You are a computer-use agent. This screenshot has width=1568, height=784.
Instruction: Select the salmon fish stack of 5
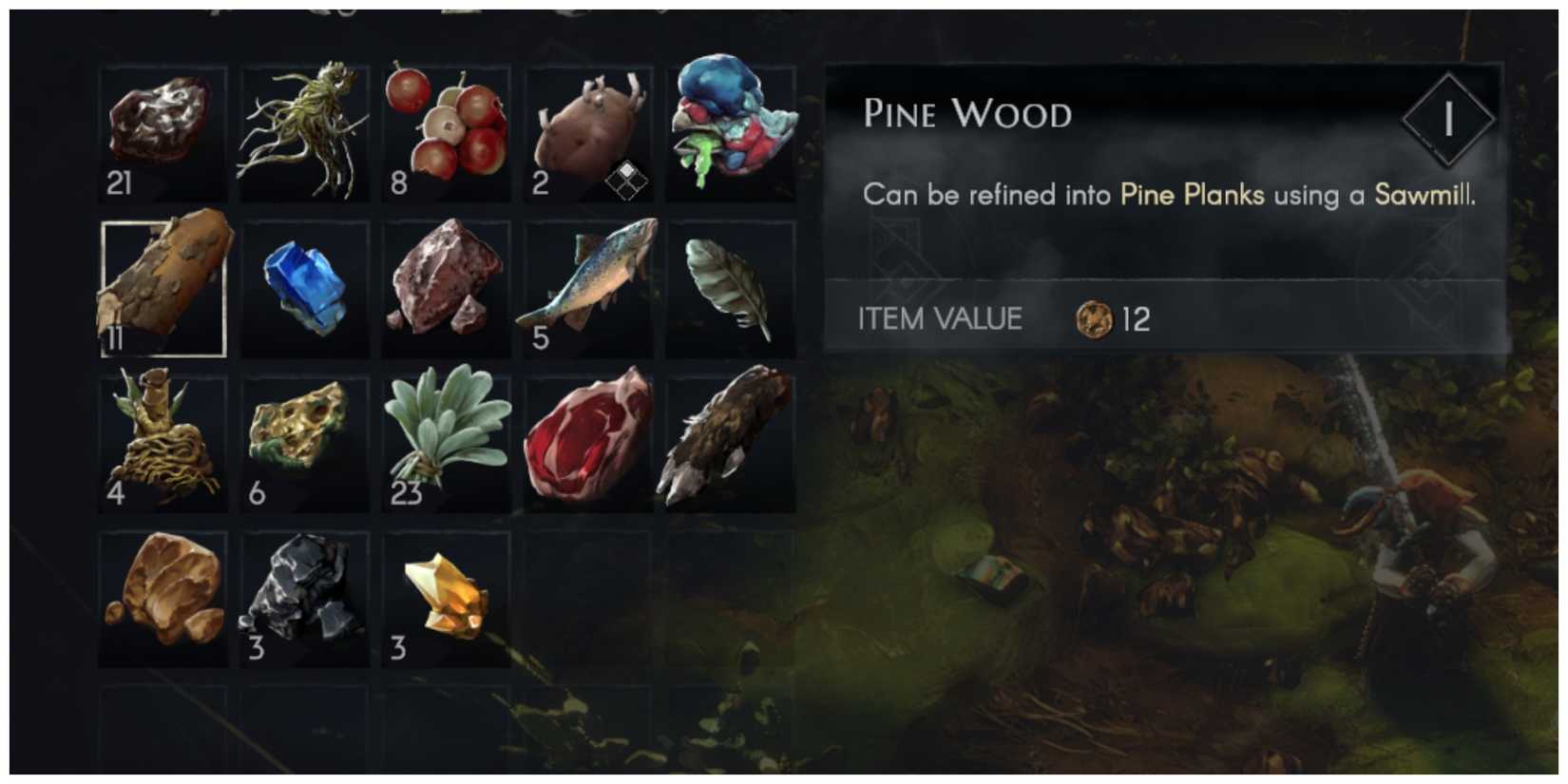pos(589,287)
